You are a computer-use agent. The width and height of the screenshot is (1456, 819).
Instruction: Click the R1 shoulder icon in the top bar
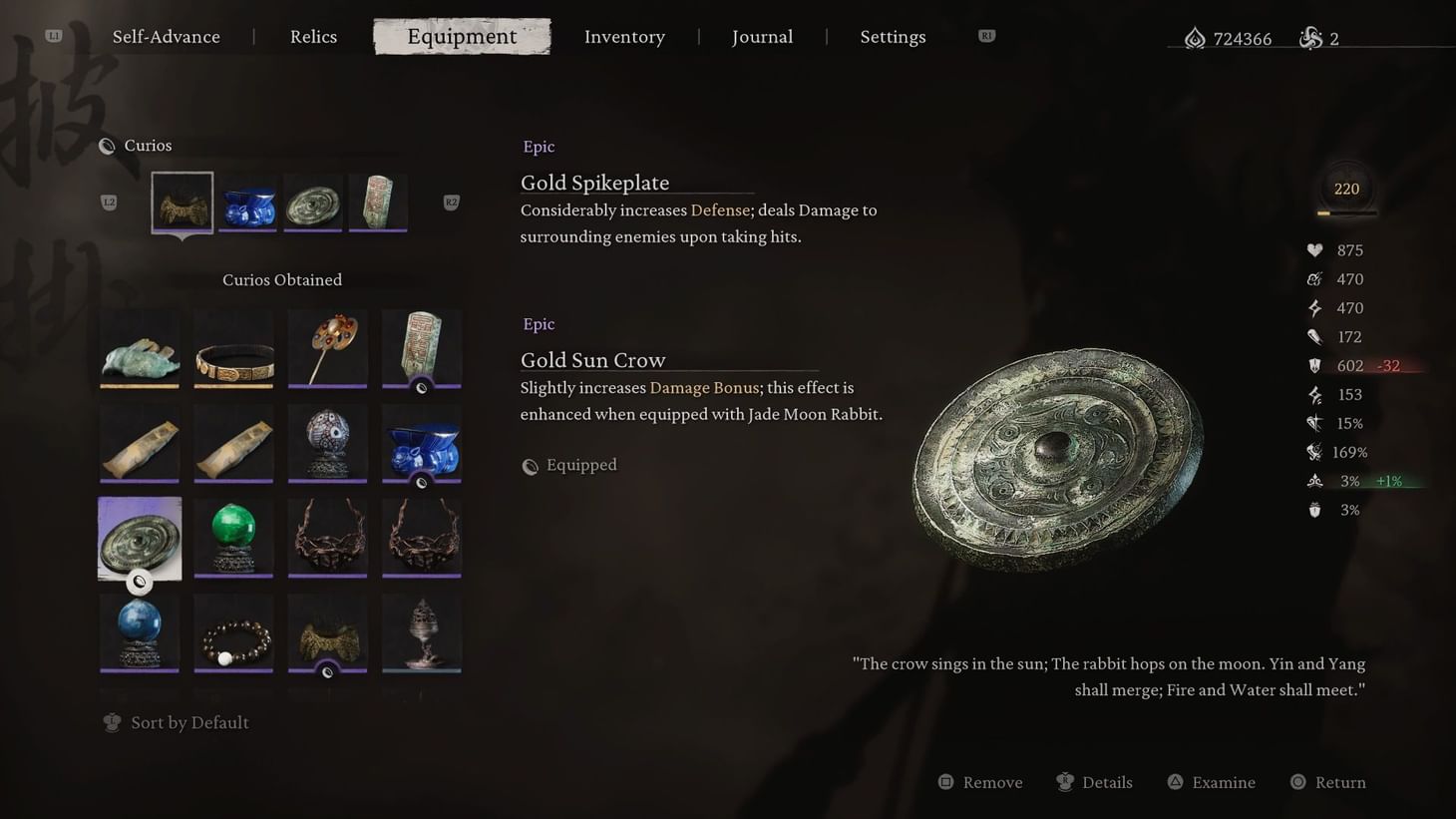986,35
